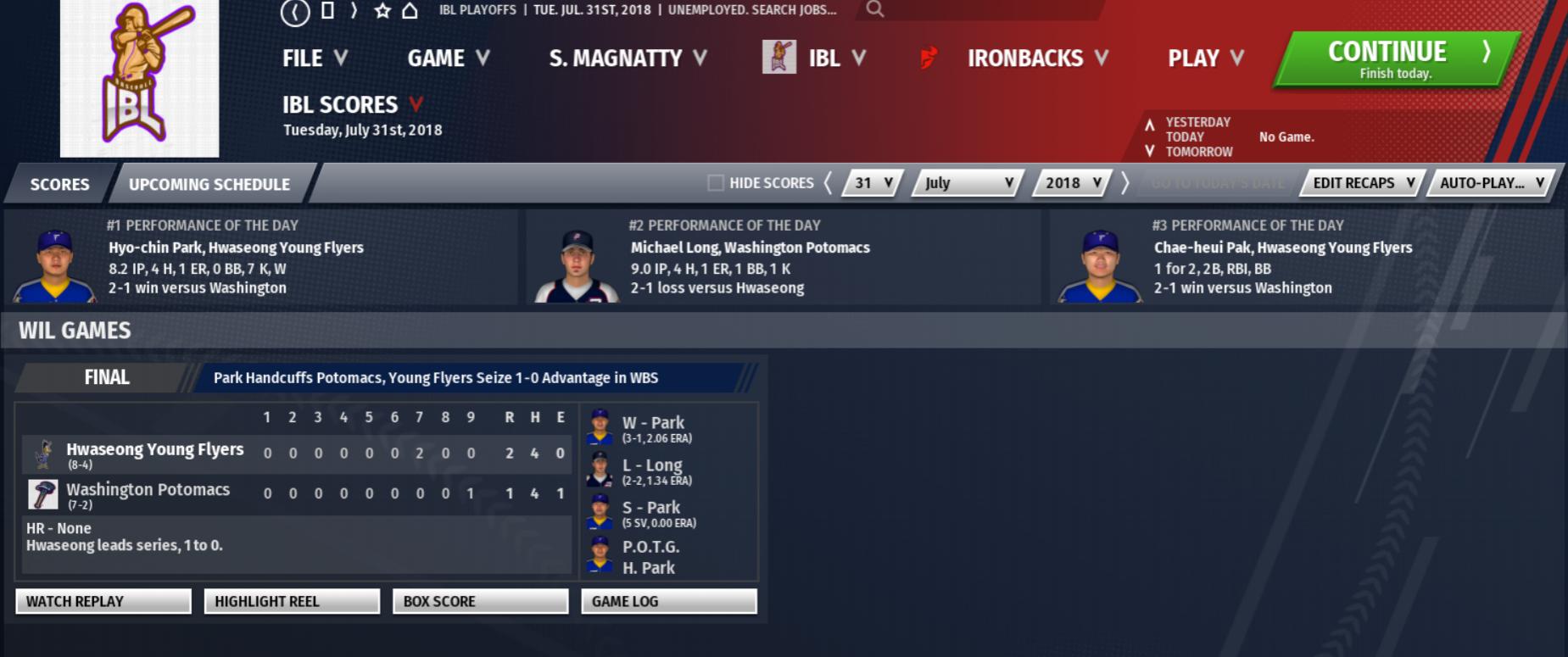View the Box Score
Screen dimensions: 1568x657
click(x=480, y=601)
